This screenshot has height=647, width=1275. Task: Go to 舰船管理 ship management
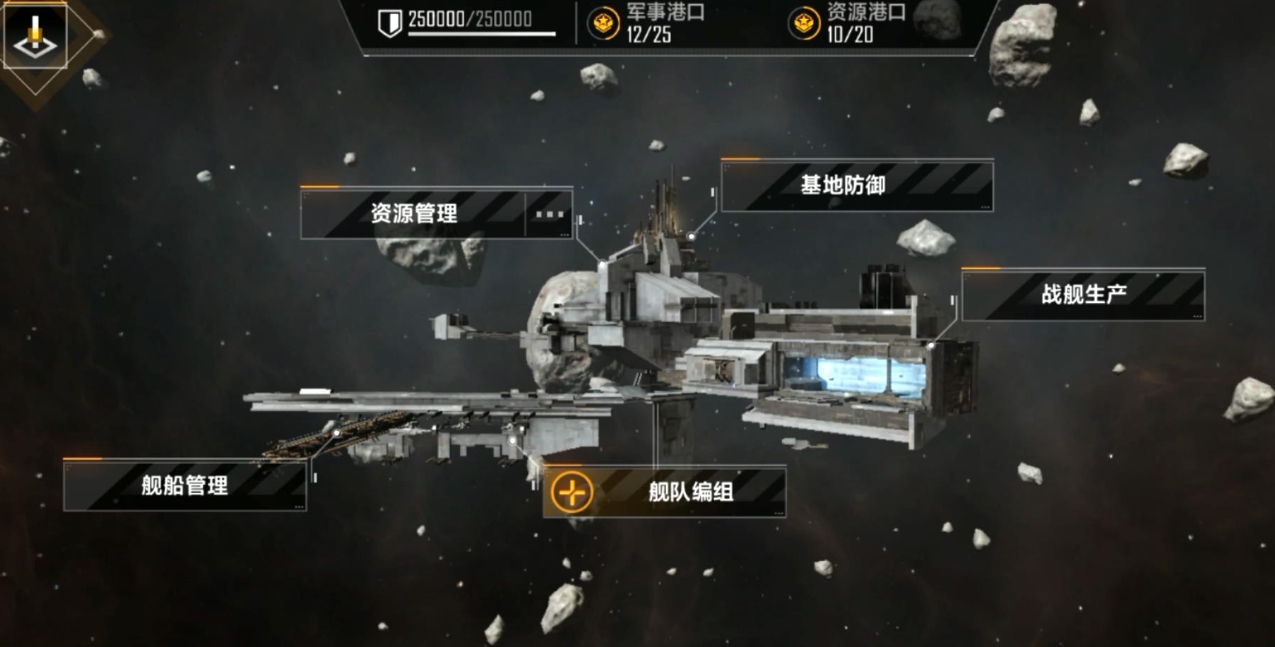point(185,486)
